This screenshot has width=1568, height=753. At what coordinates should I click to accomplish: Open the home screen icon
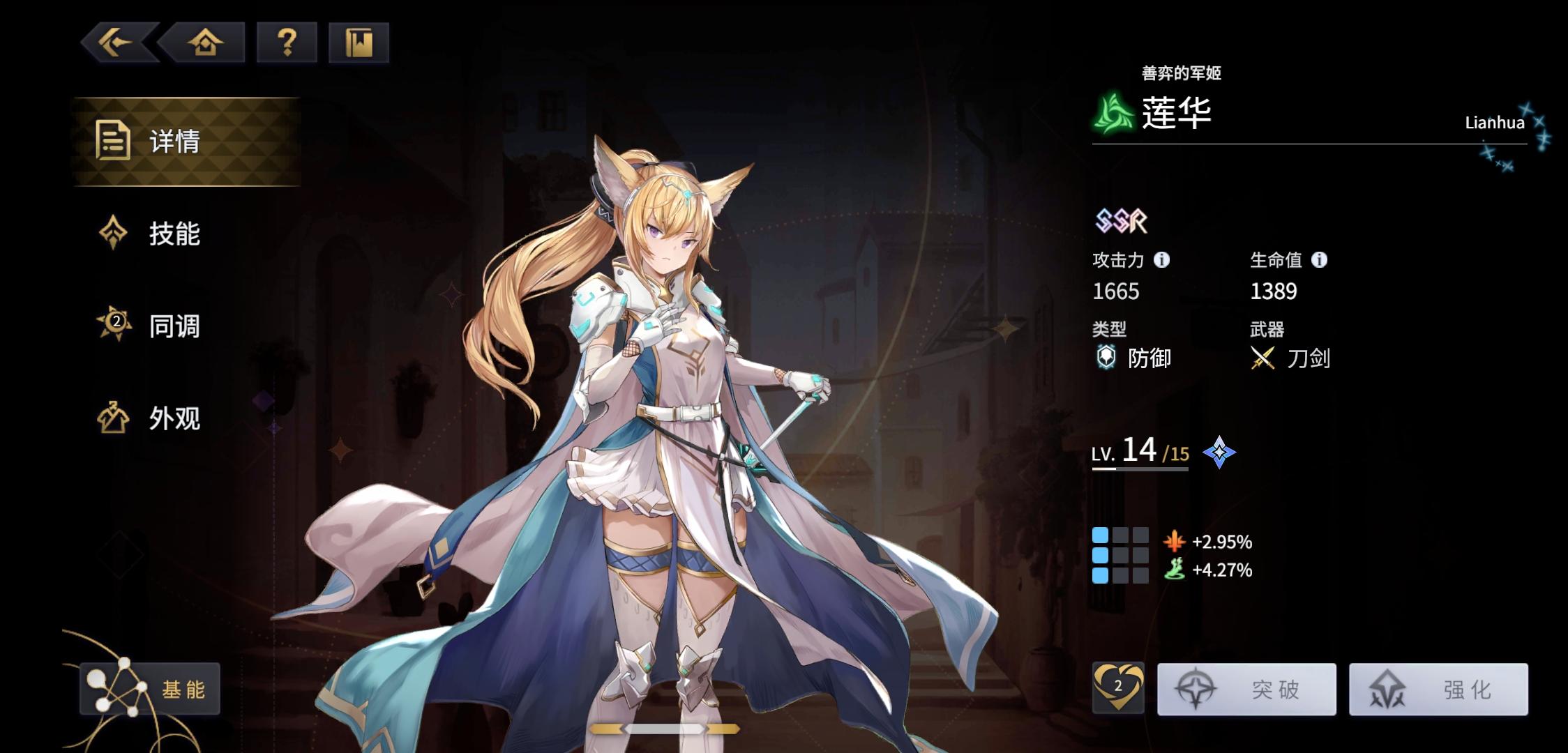(x=206, y=43)
